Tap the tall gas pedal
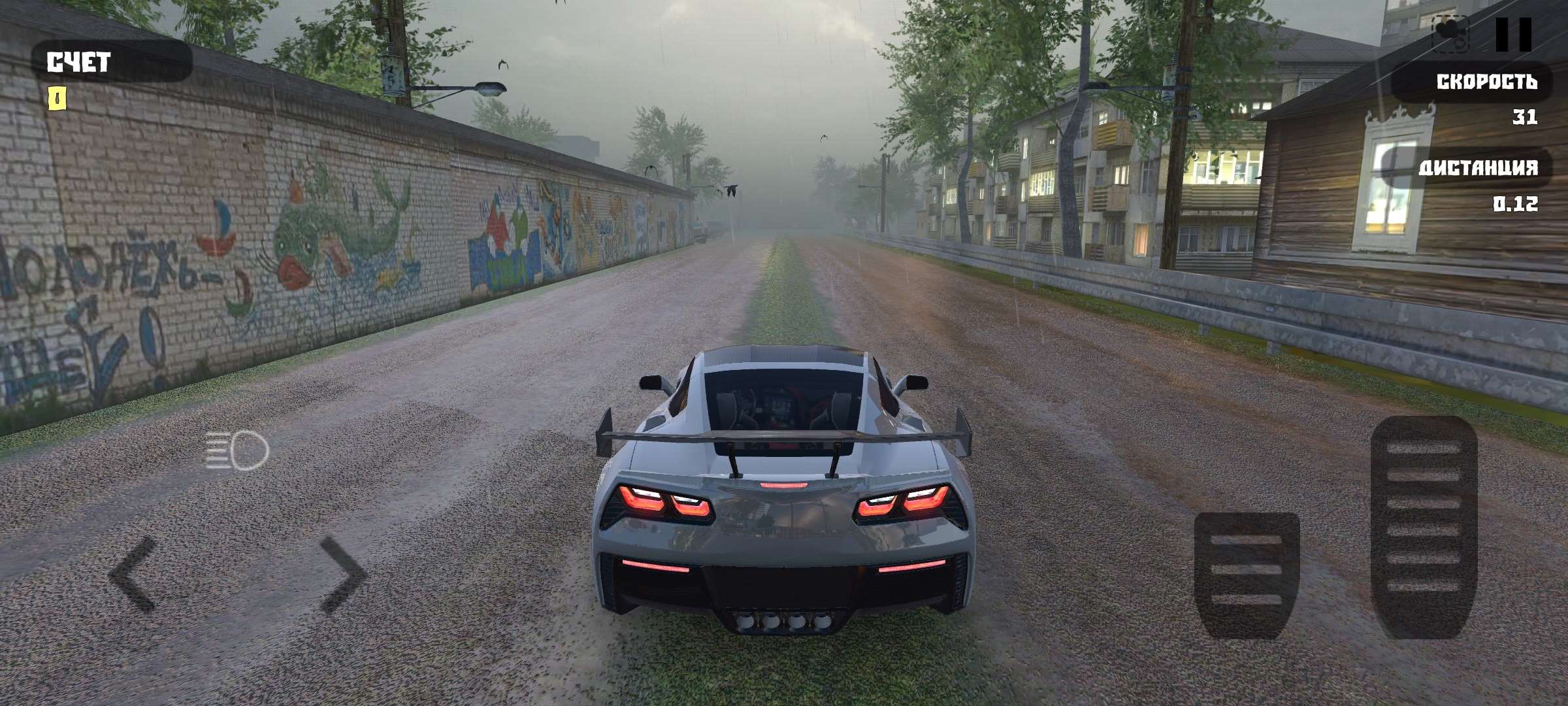1568x706 pixels. pyautogui.click(x=1423, y=527)
